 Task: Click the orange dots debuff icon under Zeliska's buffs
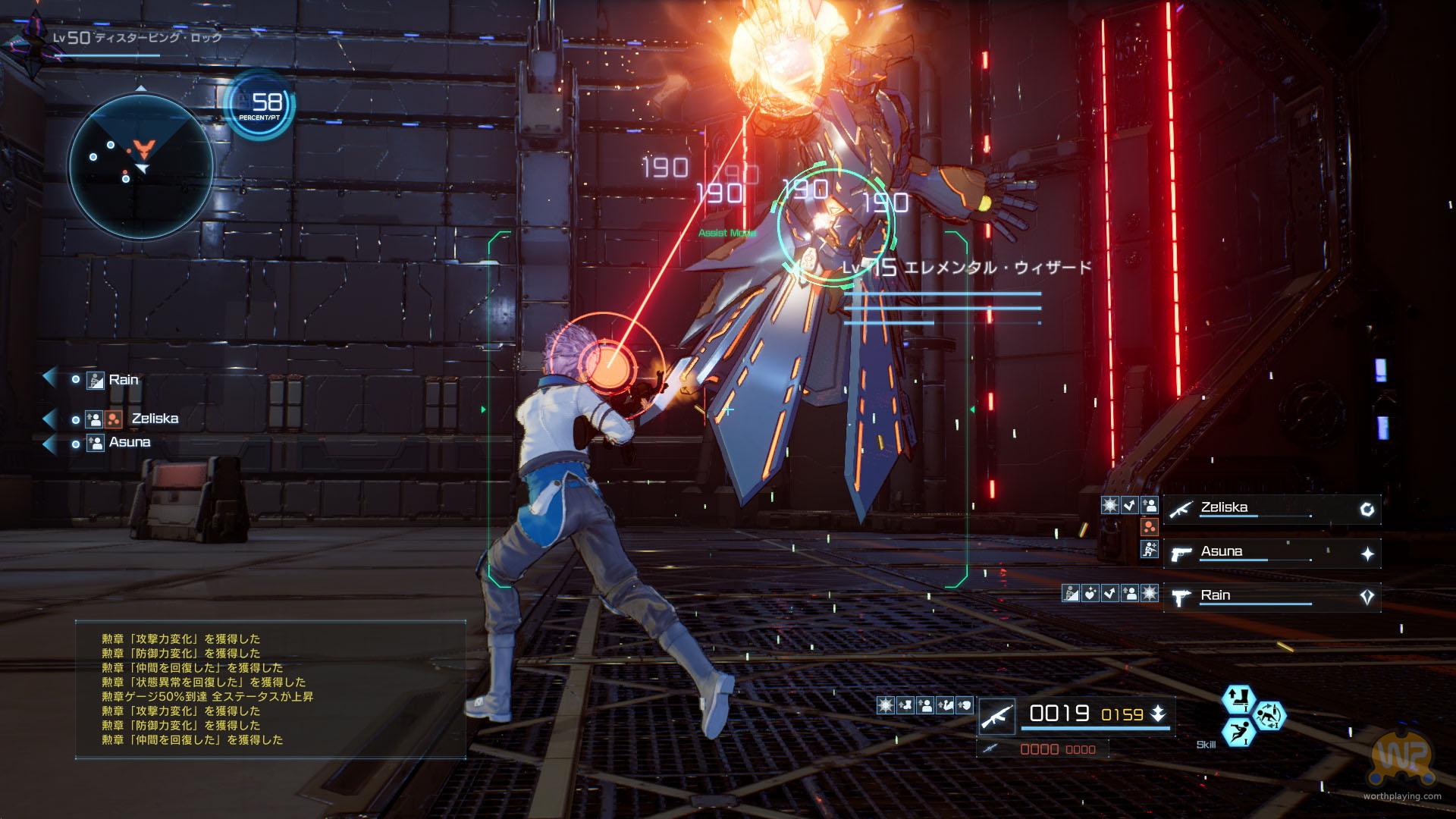(x=1150, y=527)
